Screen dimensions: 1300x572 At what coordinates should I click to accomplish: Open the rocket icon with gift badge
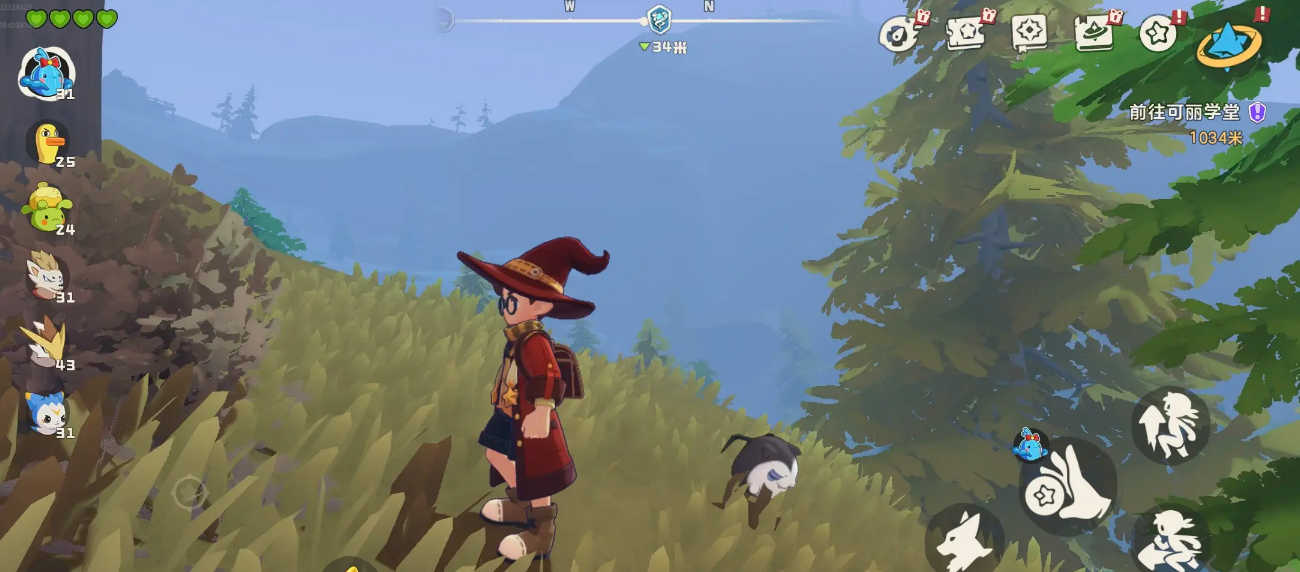(900, 34)
